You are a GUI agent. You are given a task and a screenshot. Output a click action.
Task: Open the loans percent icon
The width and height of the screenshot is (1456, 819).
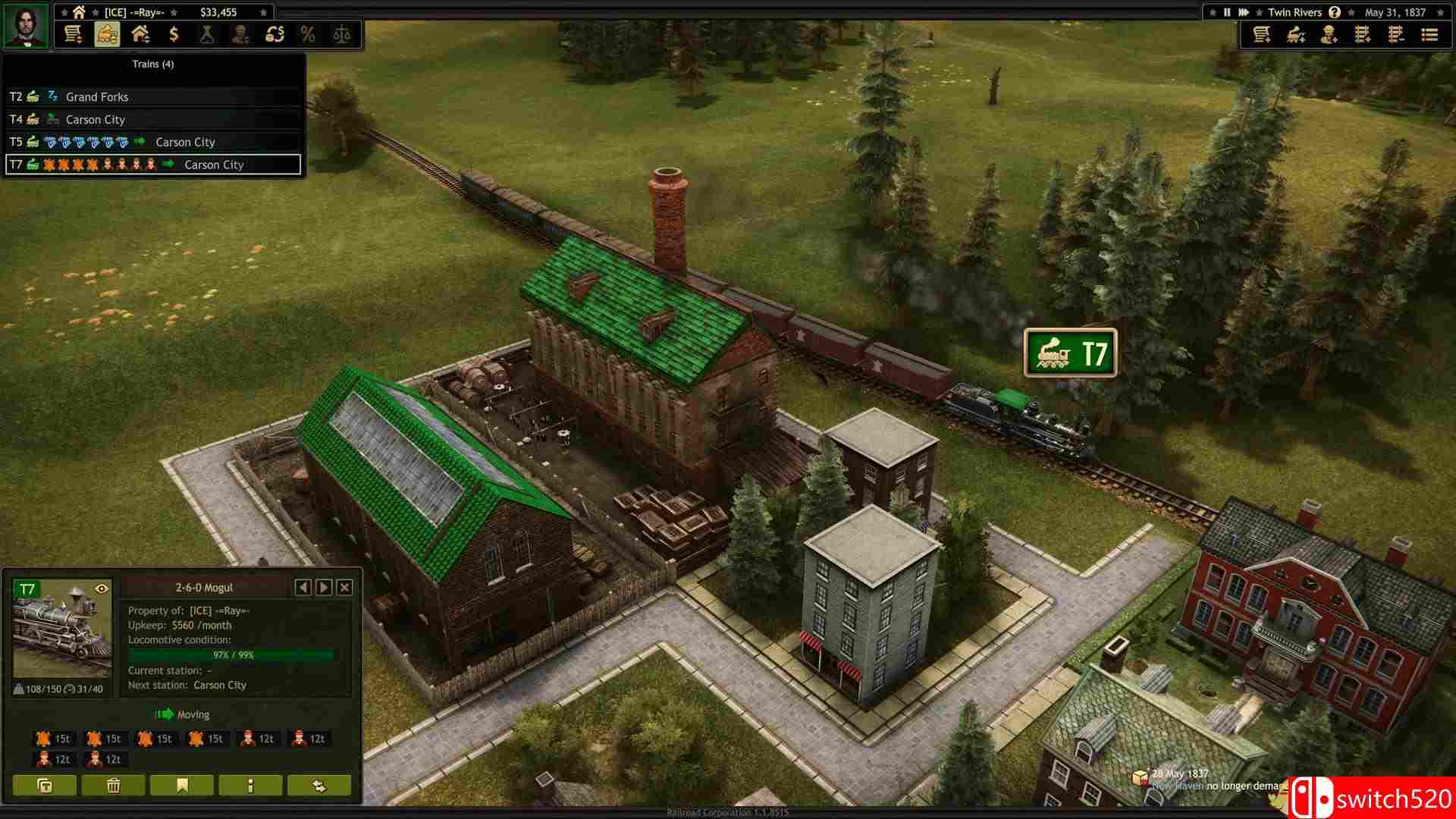pyautogui.click(x=309, y=34)
